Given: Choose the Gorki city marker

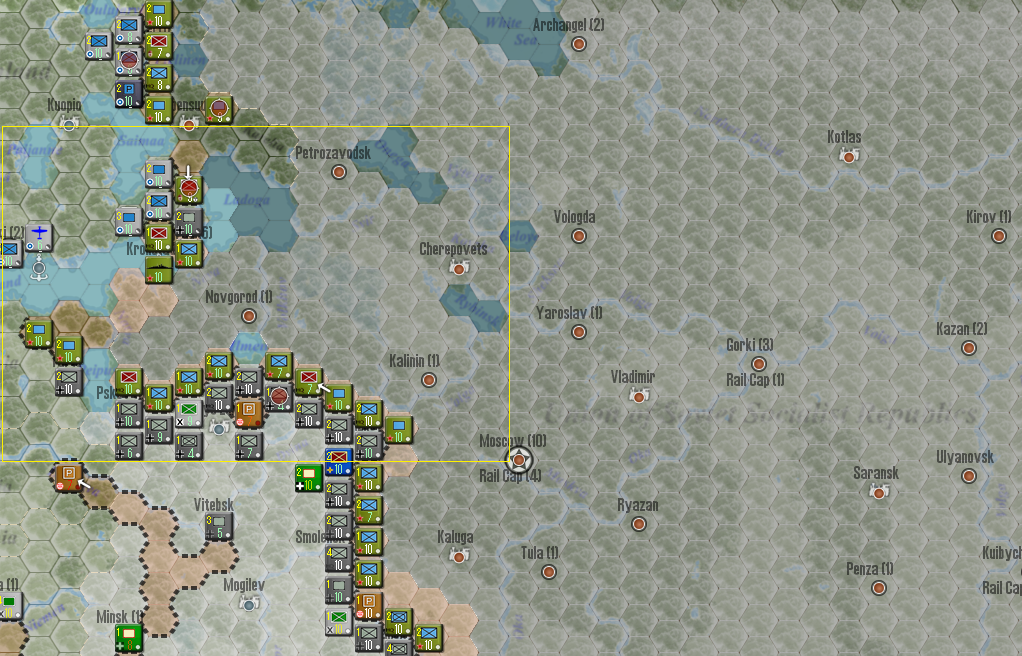Looking at the screenshot, I should coord(759,364).
